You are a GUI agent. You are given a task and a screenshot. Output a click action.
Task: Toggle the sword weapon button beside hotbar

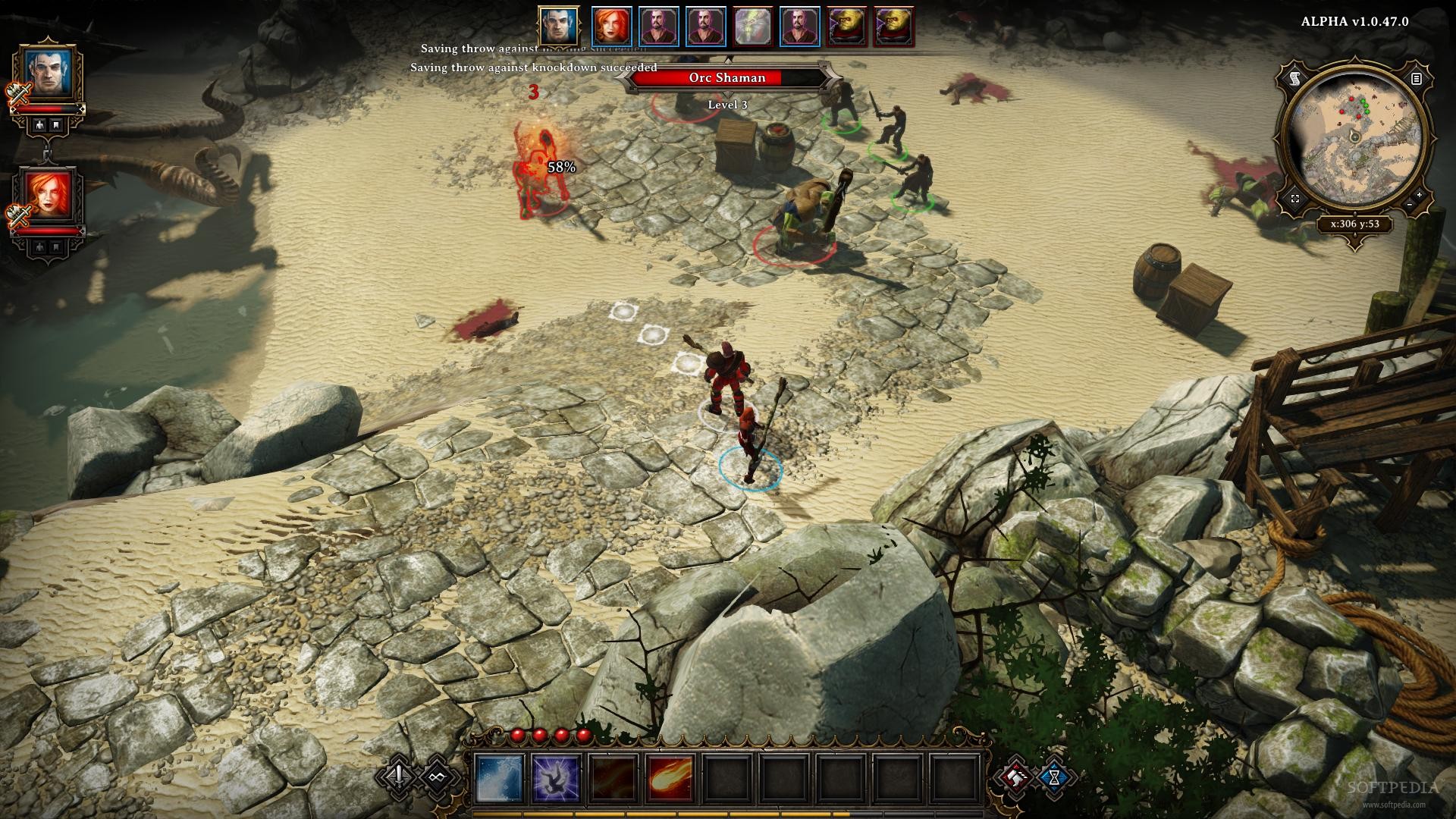pos(400,776)
